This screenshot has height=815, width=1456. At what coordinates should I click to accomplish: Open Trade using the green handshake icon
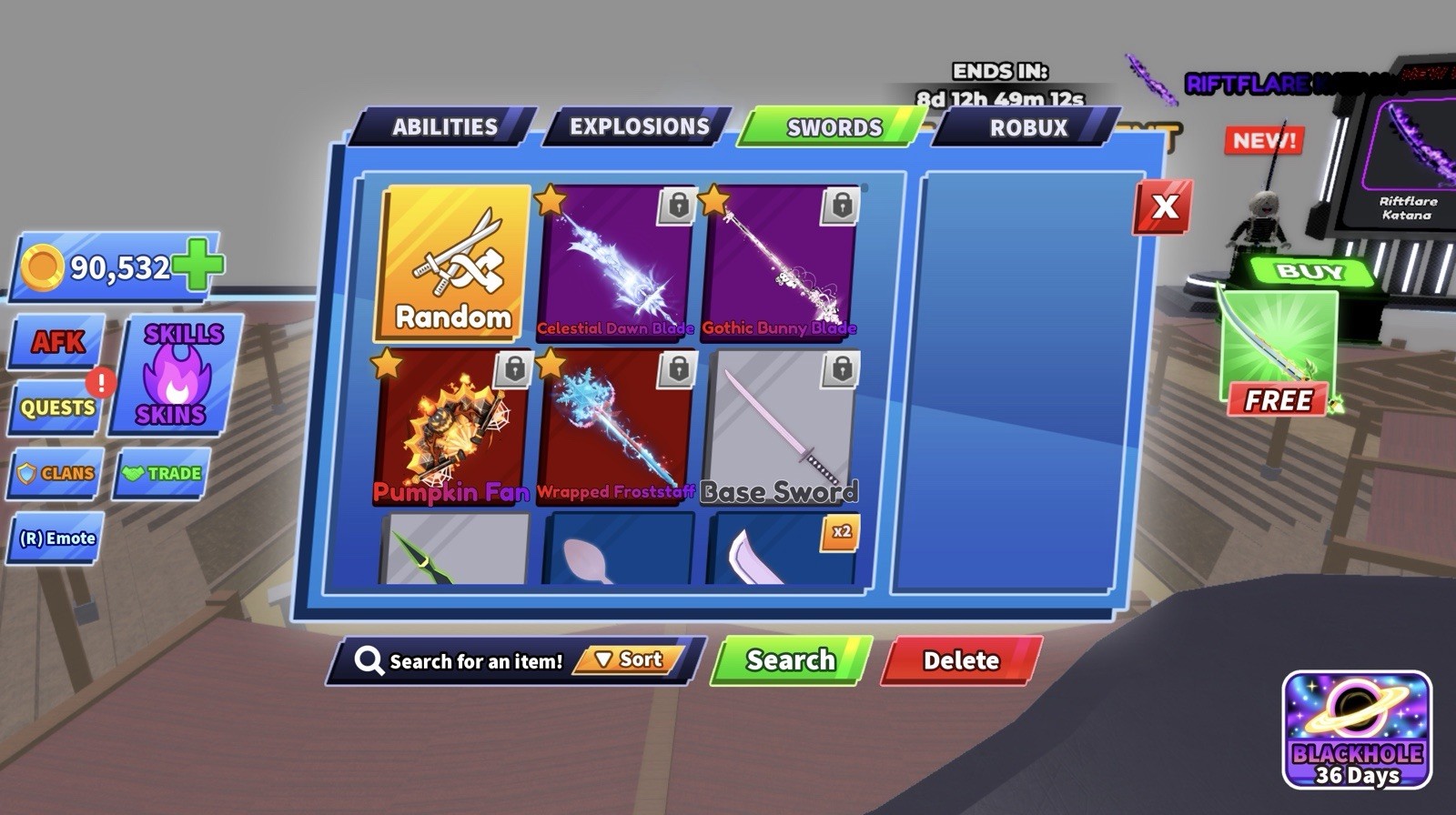(x=162, y=473)
